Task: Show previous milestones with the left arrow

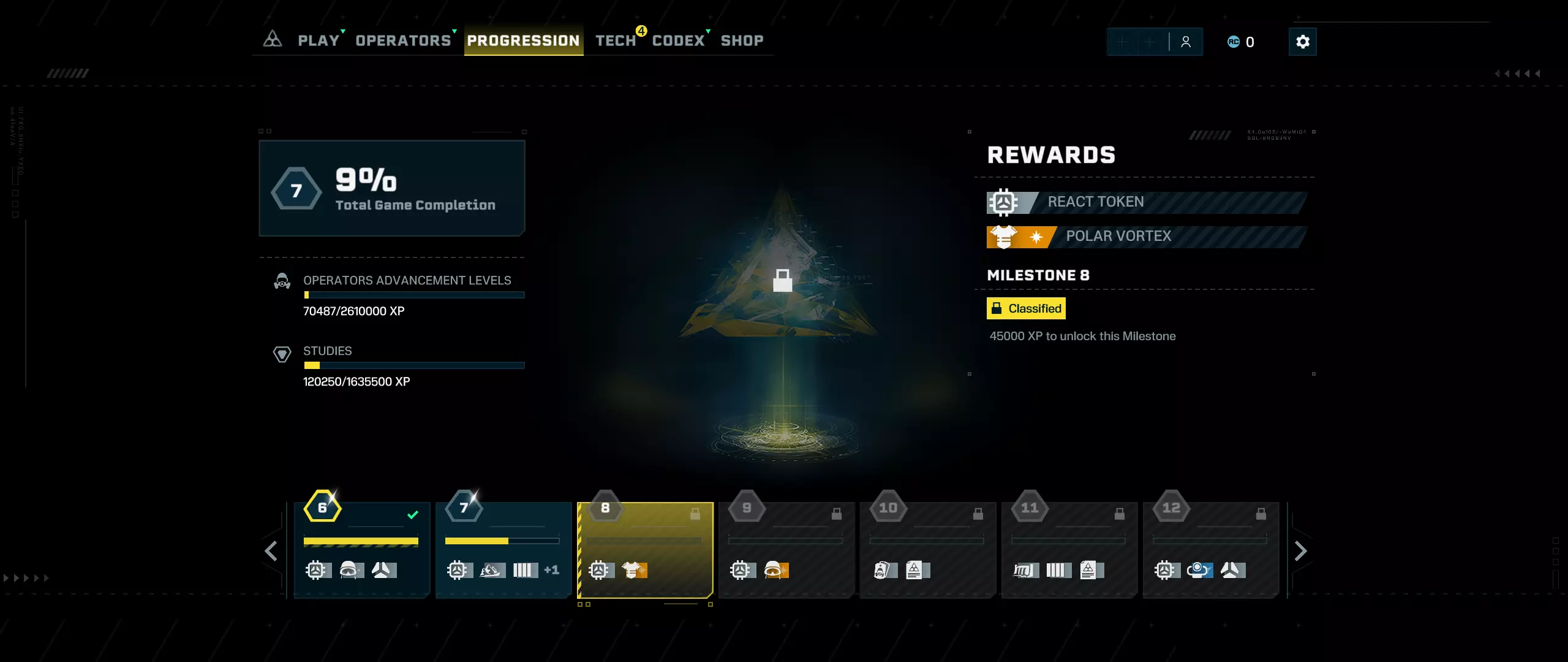Action: coord(271,551)
